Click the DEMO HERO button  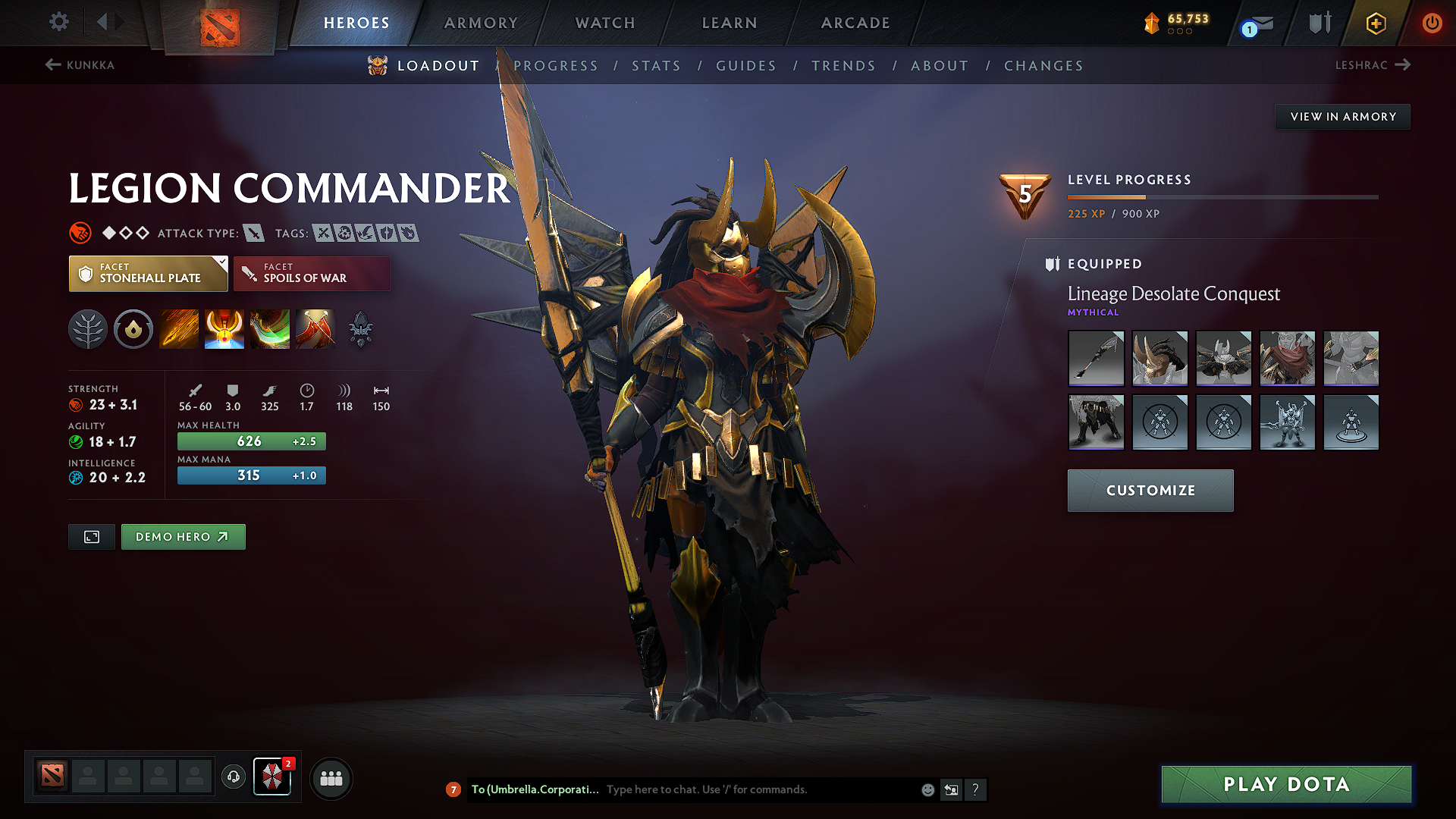(183, 536)
